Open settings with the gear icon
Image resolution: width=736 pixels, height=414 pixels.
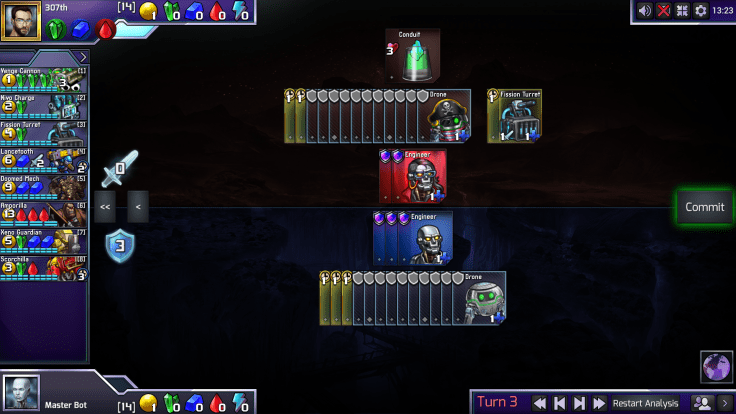700,10
